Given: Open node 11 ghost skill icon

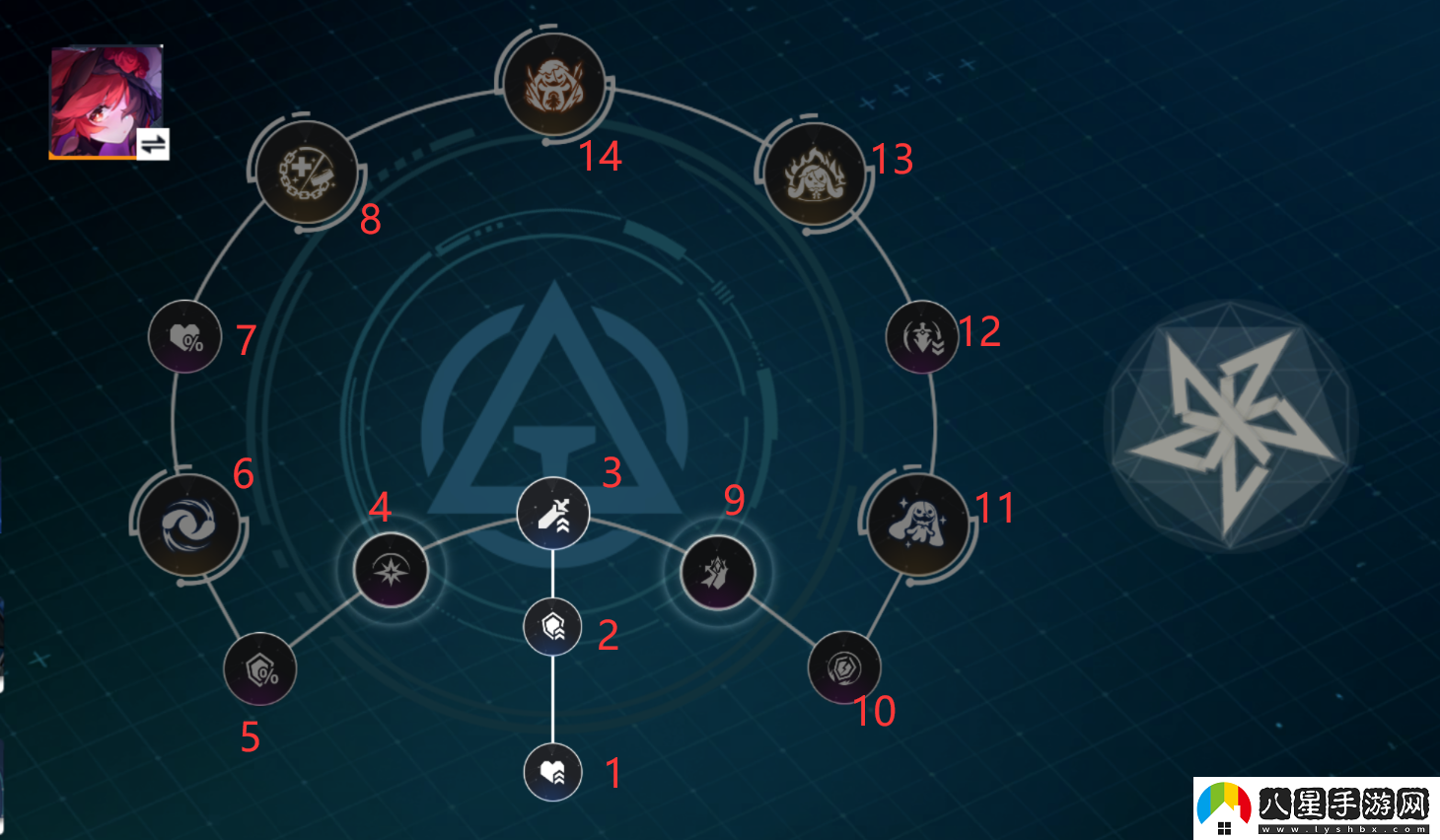Looking at the screenshot, I should tap(918, 524).
